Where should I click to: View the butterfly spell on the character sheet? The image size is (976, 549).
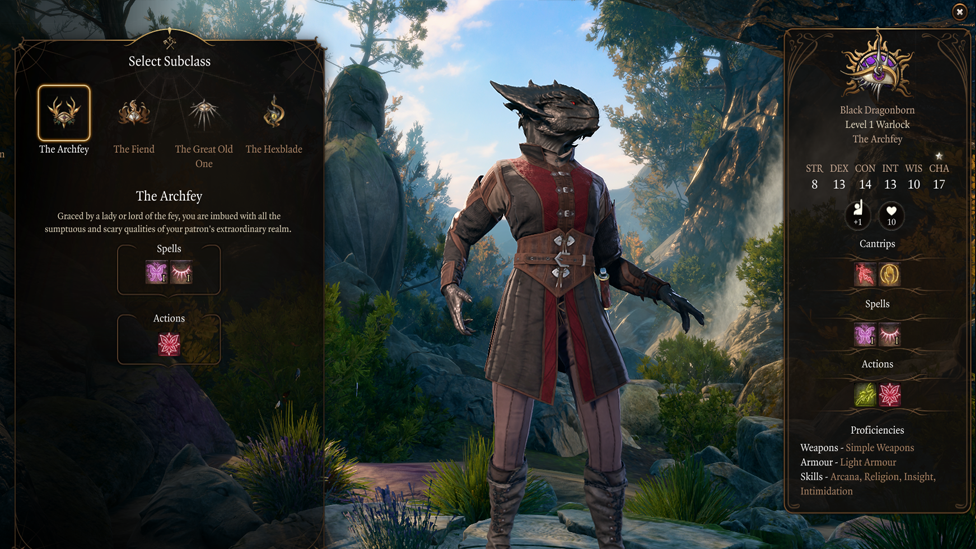pos(865,335)
